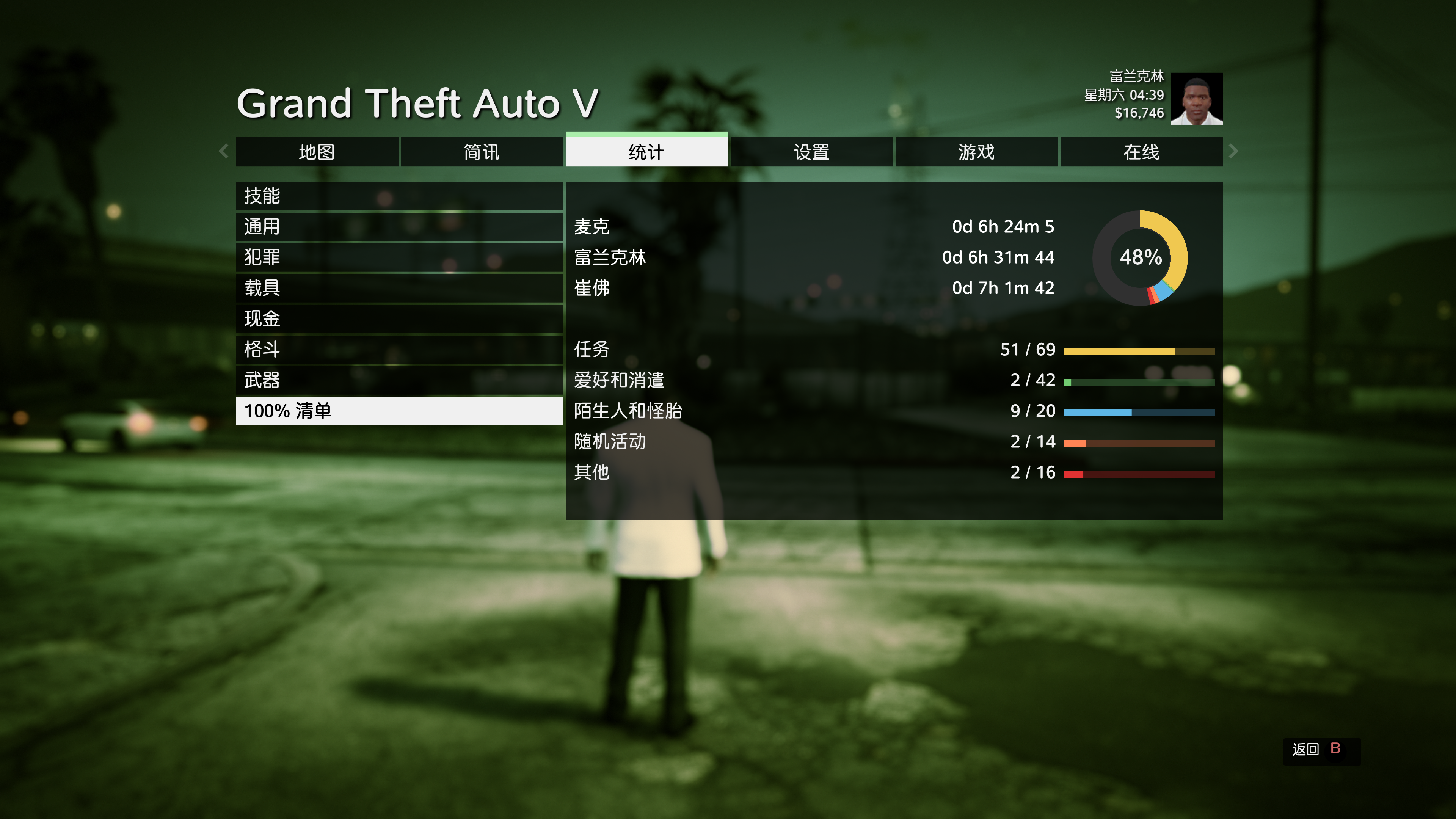This screenshot has height=819, width=1456.
Task: Open the 简讯 tab
Action: pyautogui.click(x=482, y=152)
